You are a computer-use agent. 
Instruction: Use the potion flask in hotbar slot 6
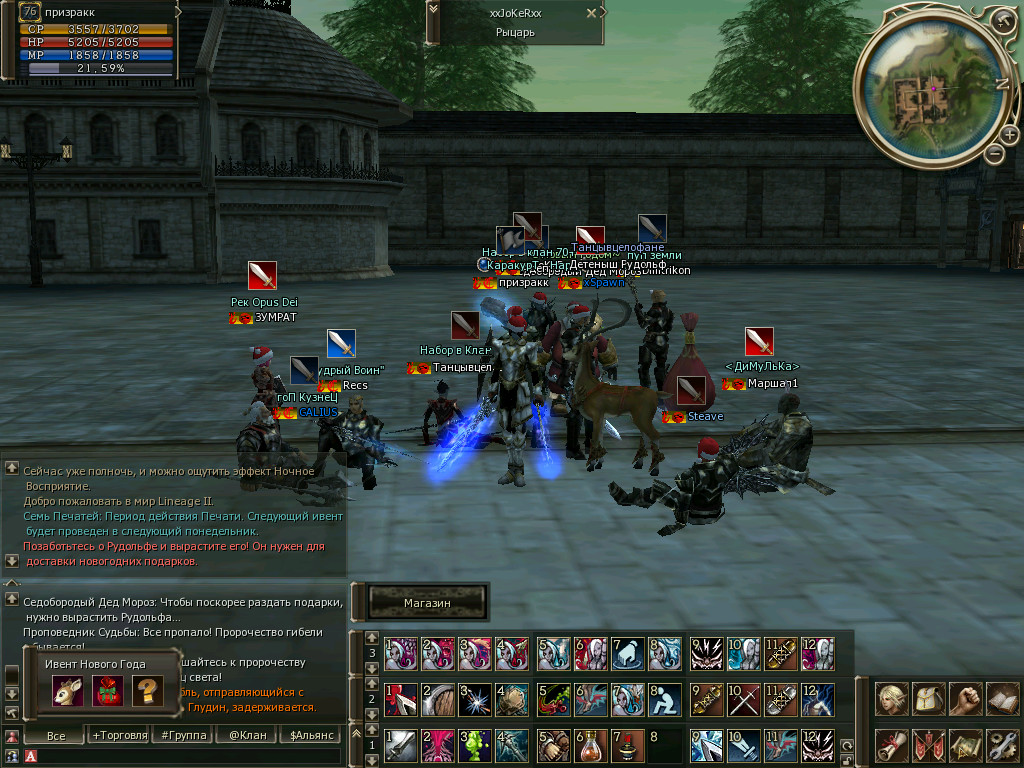pos(588,744)
